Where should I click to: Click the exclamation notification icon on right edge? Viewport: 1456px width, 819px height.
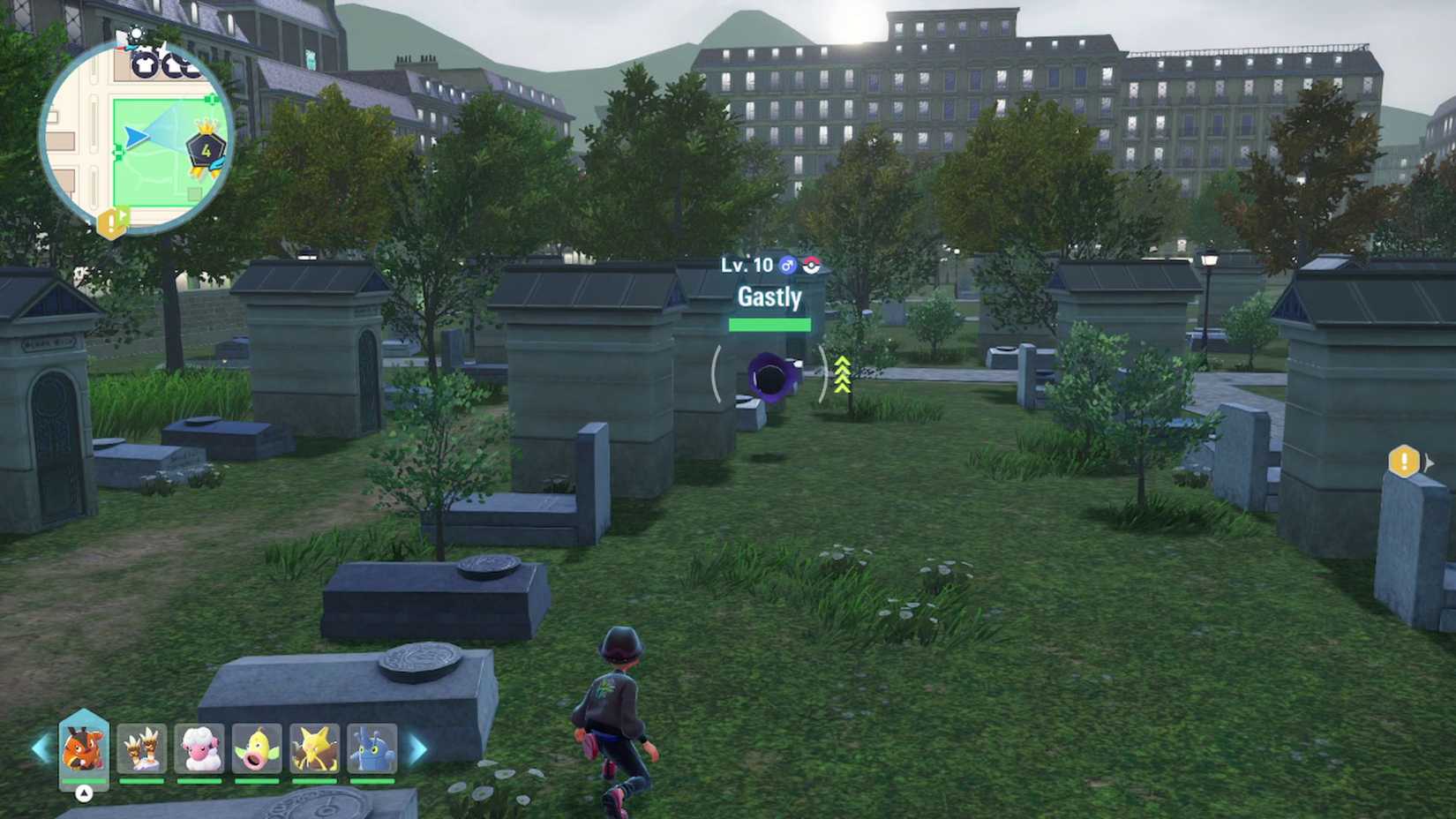(x=1403, y=460)
